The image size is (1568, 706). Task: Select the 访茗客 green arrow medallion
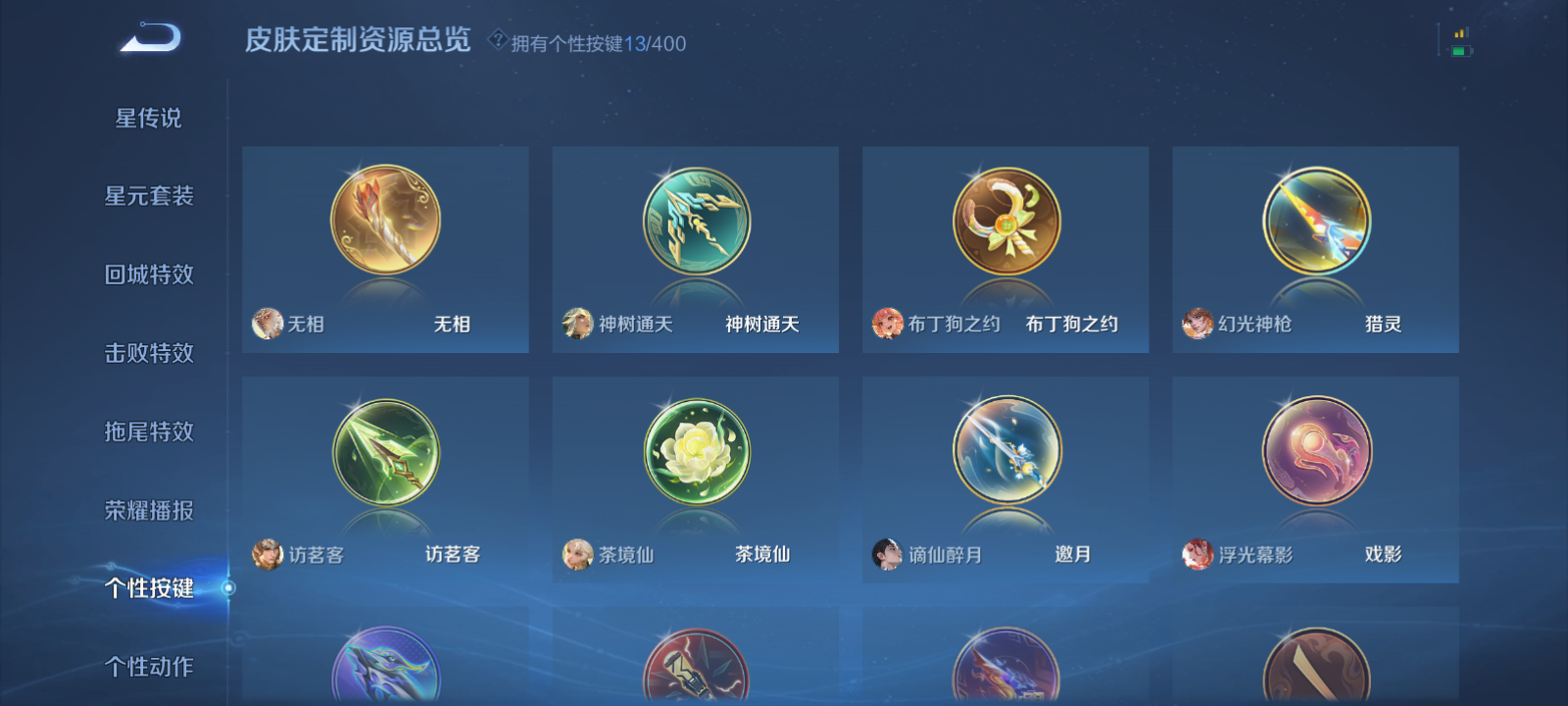384,453
